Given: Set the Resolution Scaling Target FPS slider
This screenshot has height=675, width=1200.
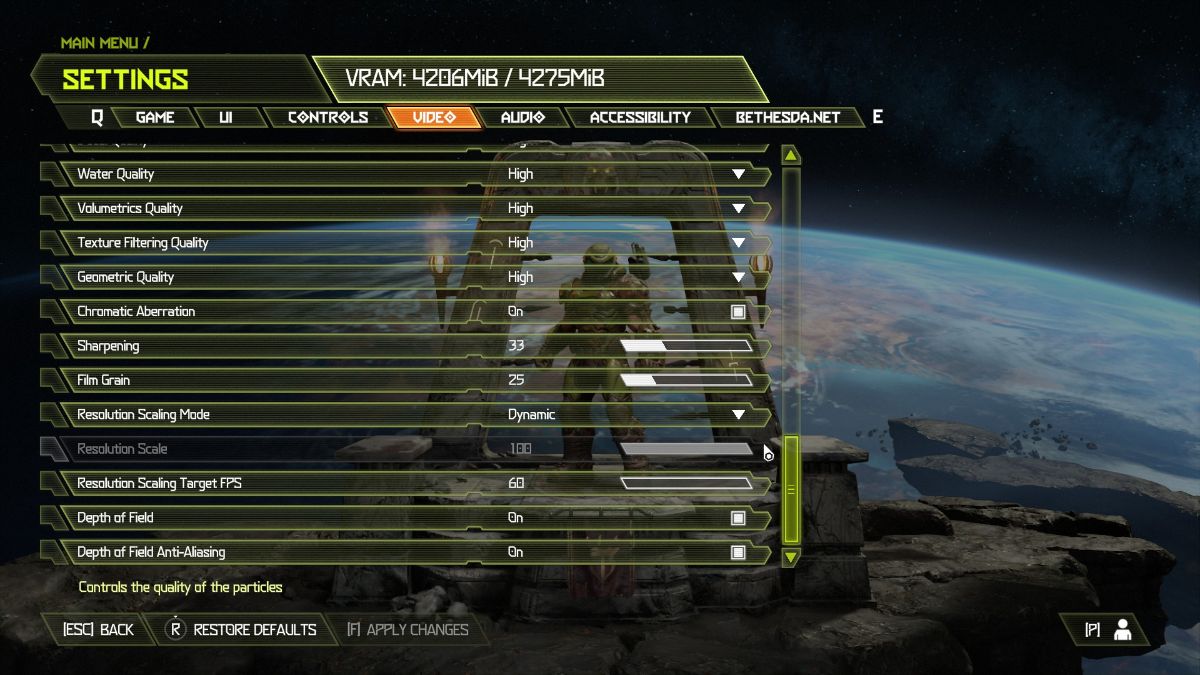Looking at the screenshot, I should click(x=686, y=484).
